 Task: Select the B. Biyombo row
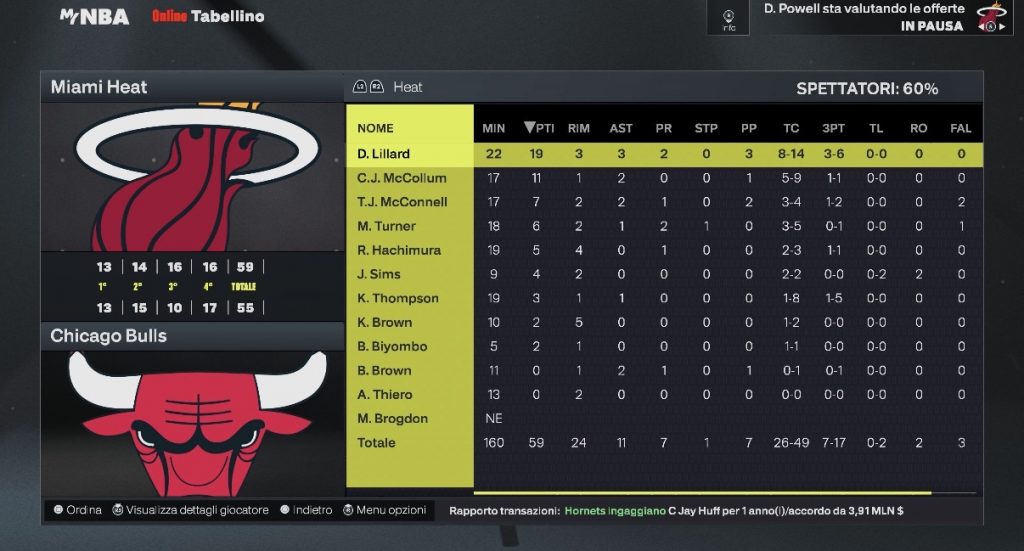tap(392, 346)
